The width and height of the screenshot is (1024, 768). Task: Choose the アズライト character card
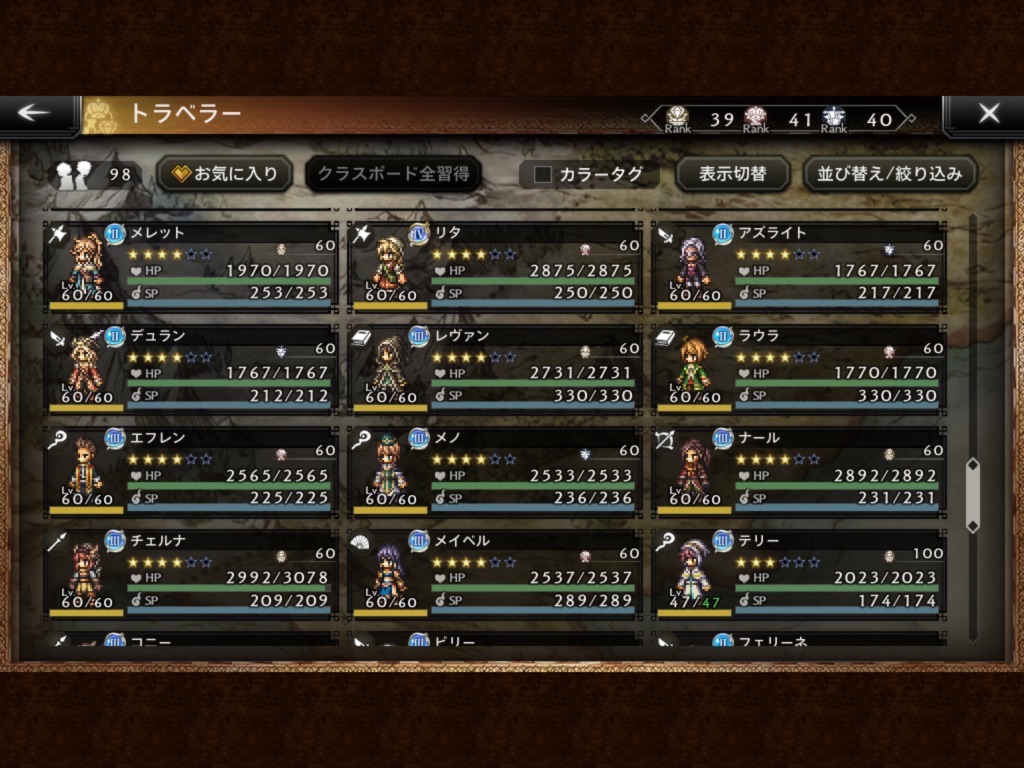(799, 266)
